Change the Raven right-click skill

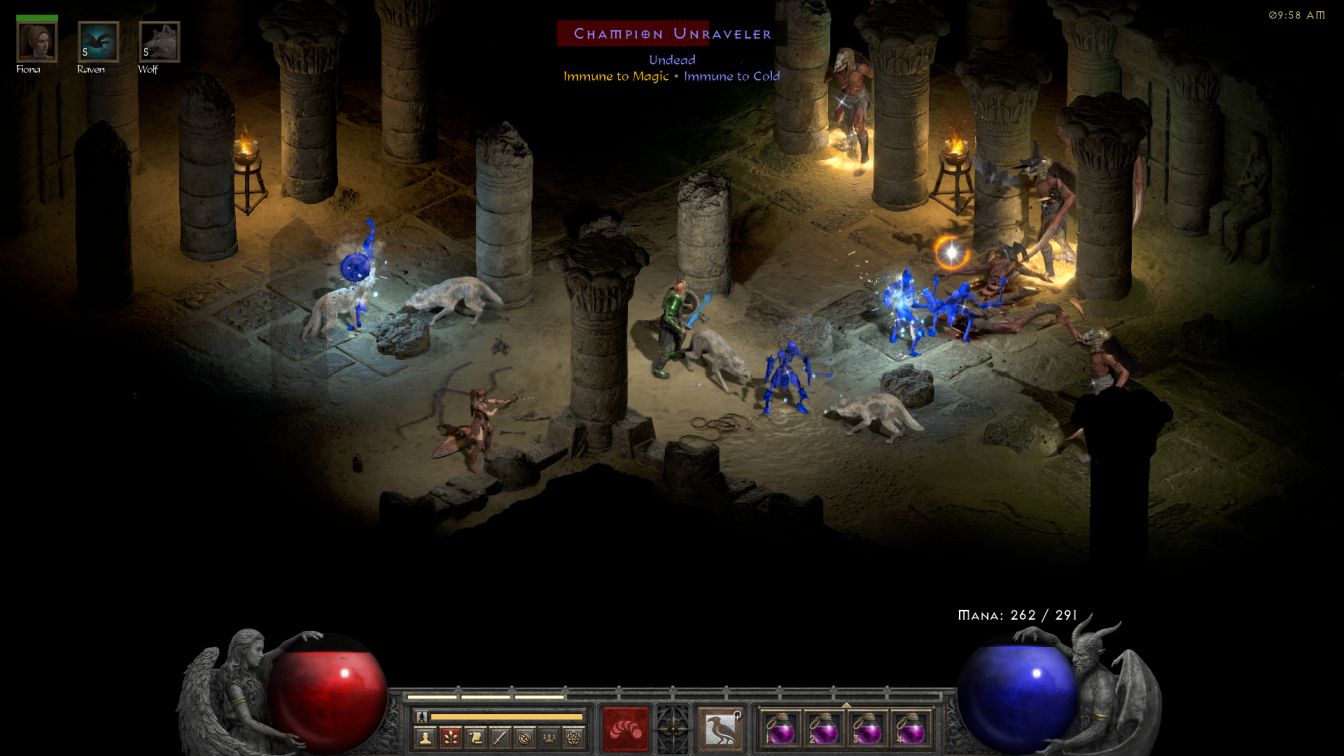click(x=719, y=728)
